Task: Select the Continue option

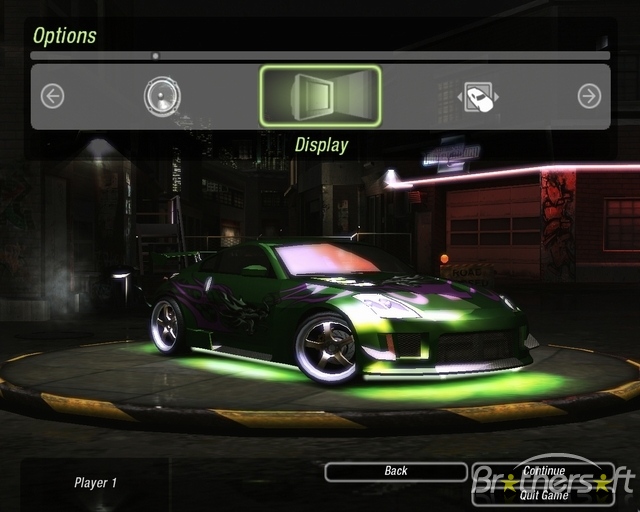Action: 543,471
